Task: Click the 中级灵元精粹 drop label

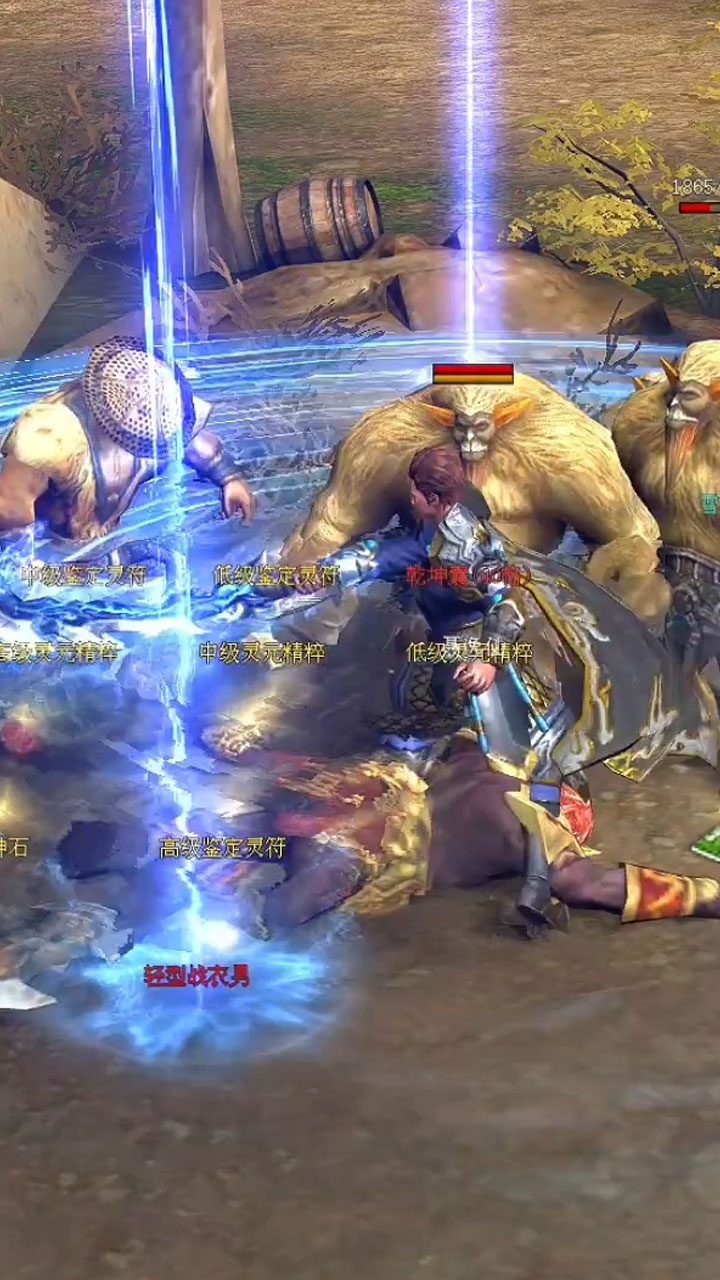Action: click(262, 652)
